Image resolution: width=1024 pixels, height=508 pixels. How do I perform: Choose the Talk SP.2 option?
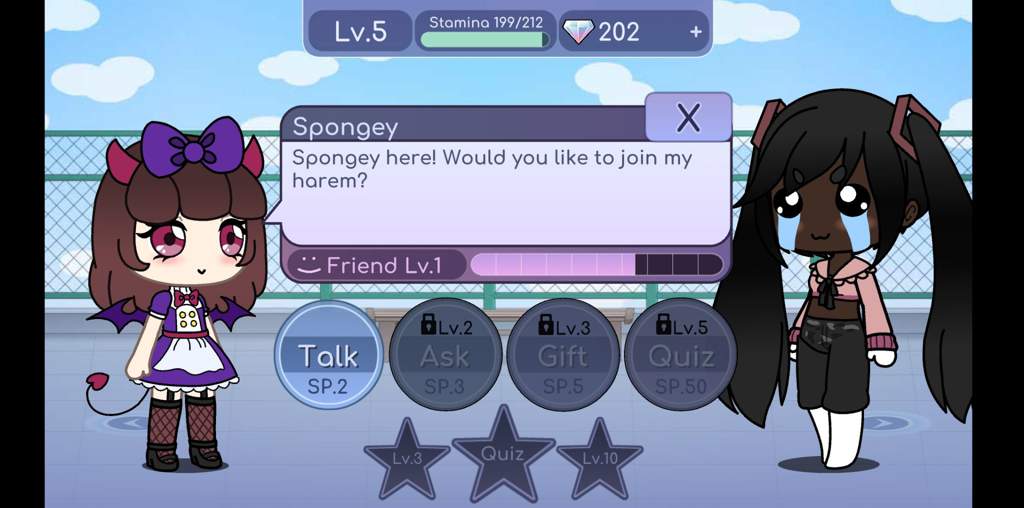pos(328,355)
